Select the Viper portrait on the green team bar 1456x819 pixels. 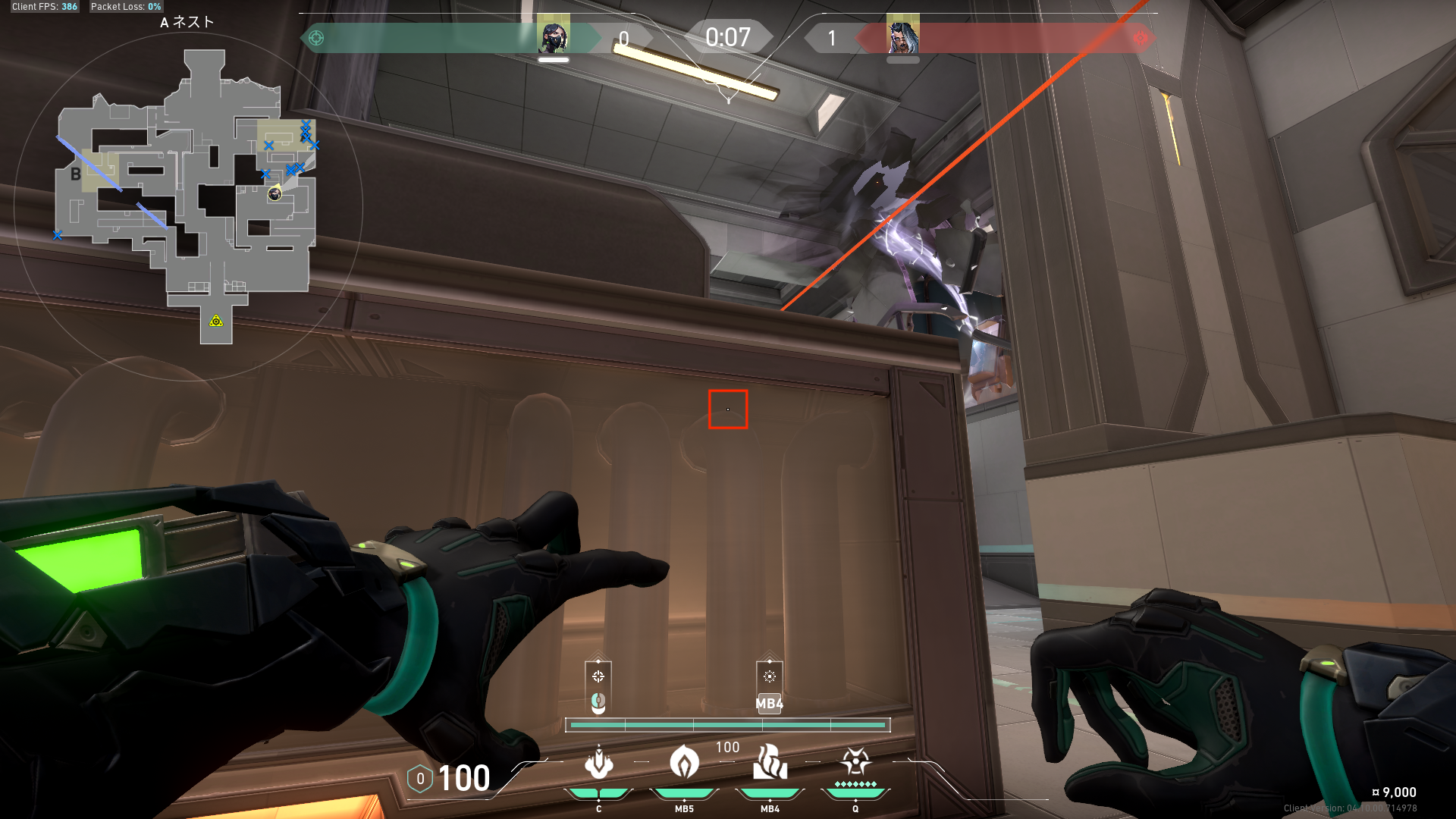click(x=553, y=36)
